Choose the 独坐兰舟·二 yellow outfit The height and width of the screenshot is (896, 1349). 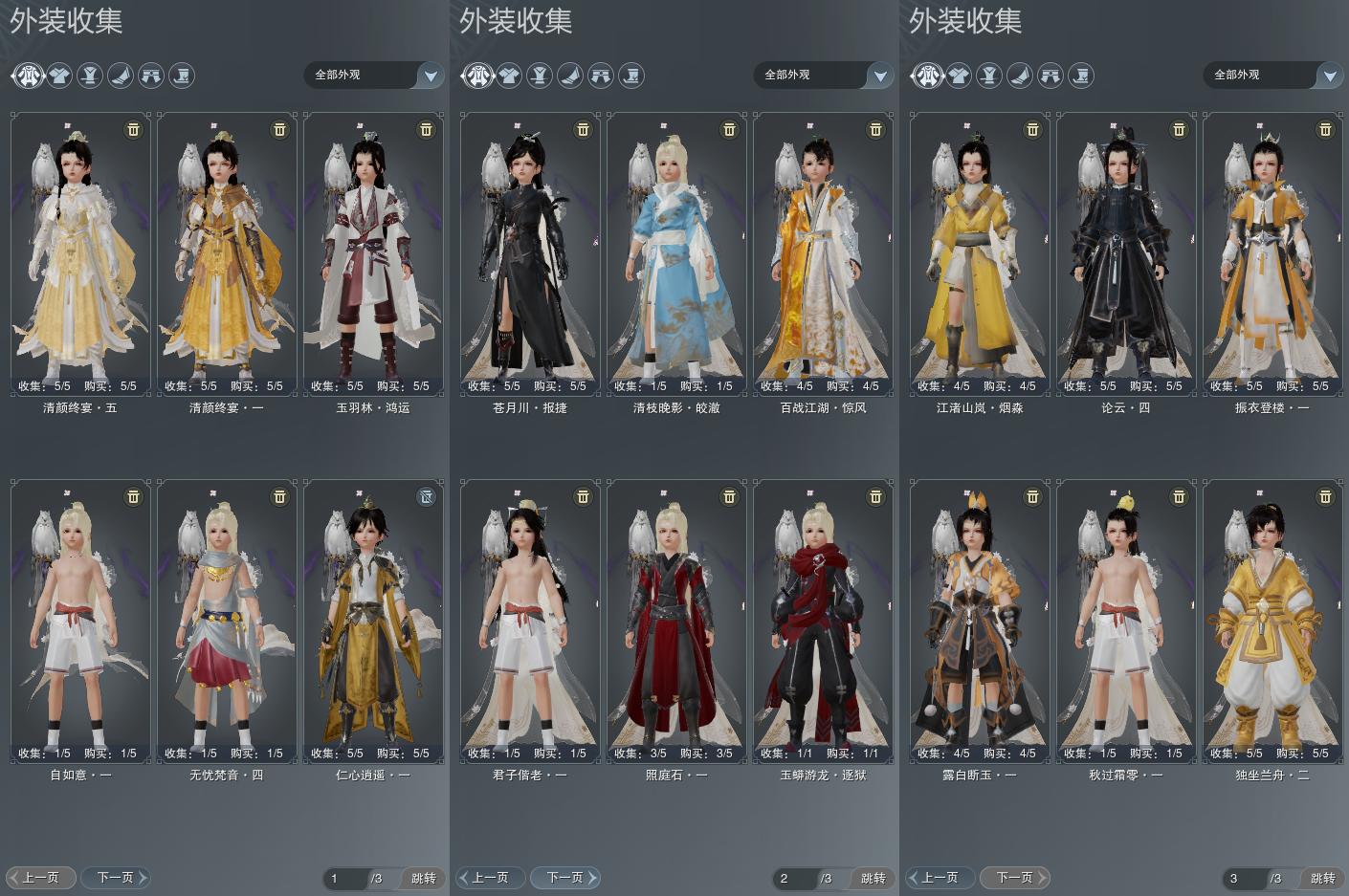pyautogui.click(x=1272, y=622)
